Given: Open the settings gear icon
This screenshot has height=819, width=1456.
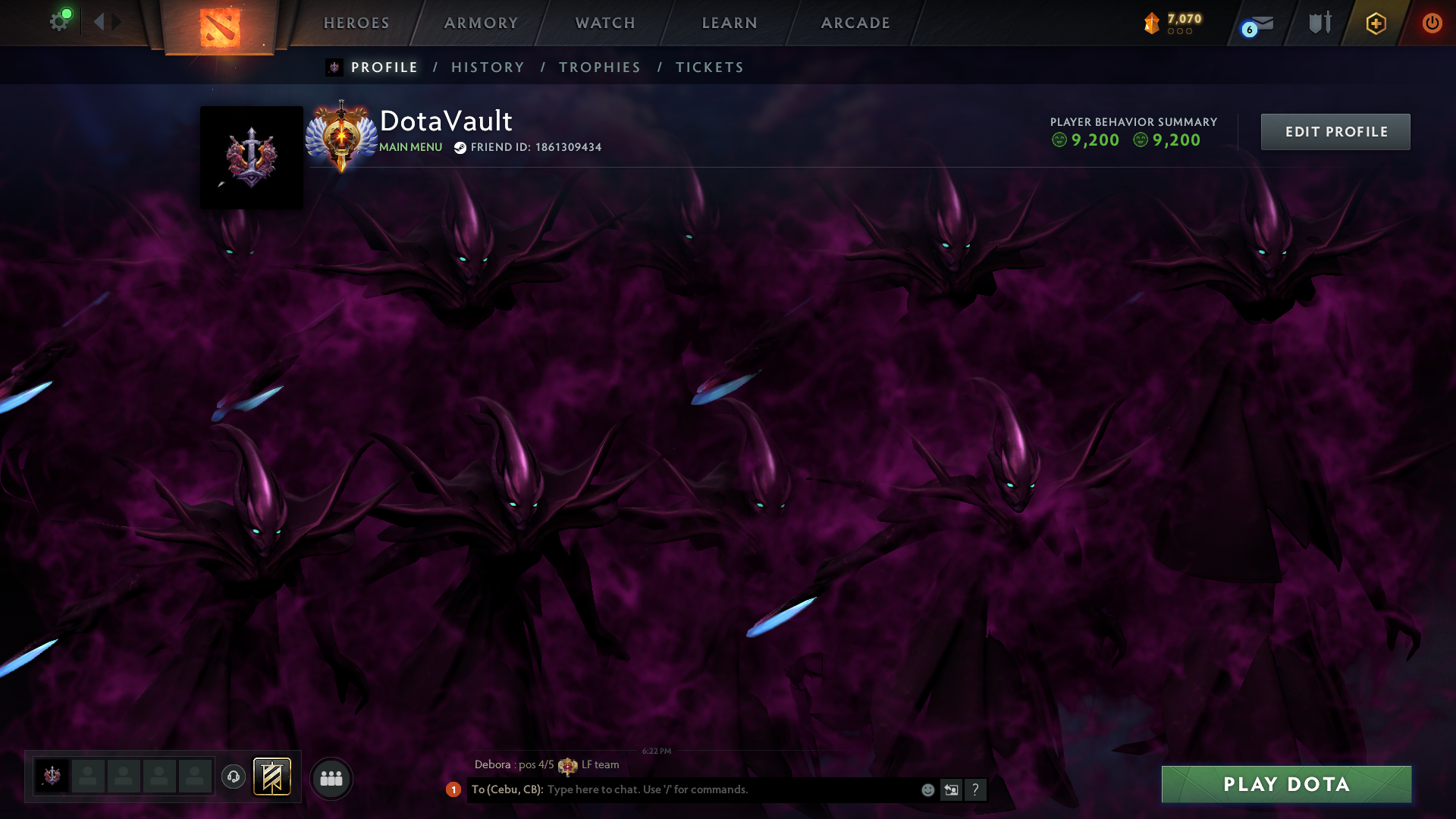Looking at the screenshot, I should pos(59,21).
